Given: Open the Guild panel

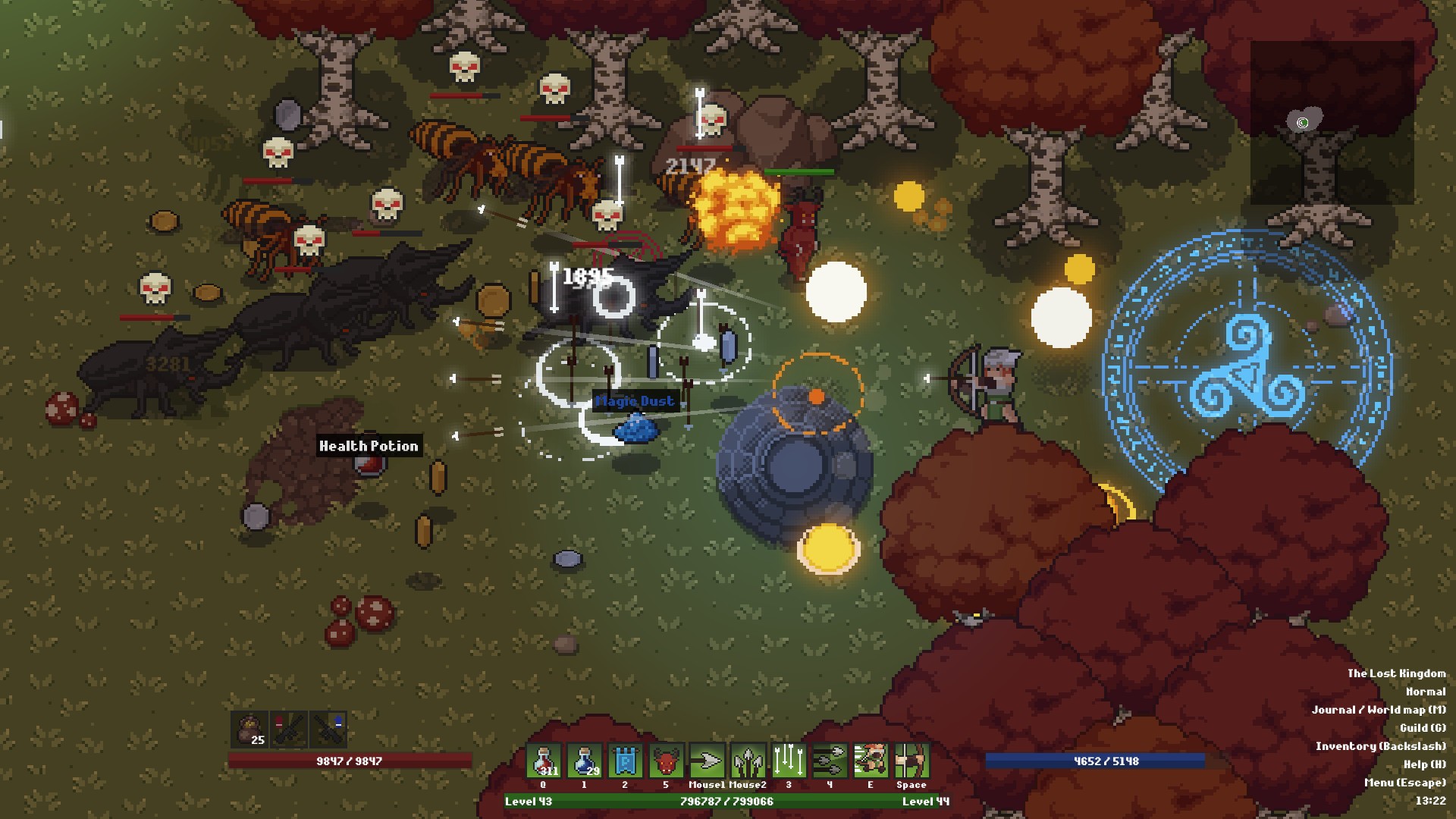Looking at the screenshot, I should [1422, 728].
